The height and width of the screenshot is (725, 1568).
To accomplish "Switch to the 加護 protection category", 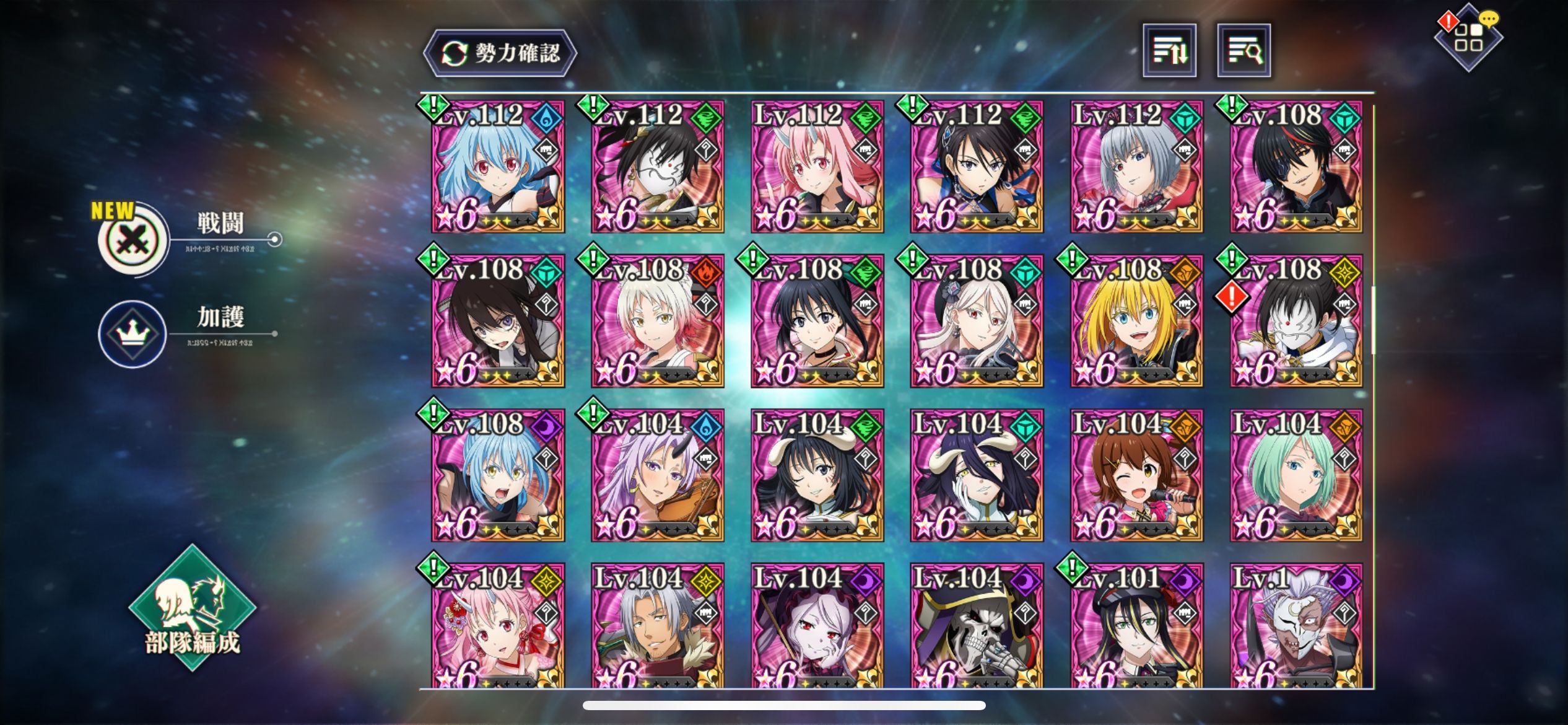I will (133, 334).
